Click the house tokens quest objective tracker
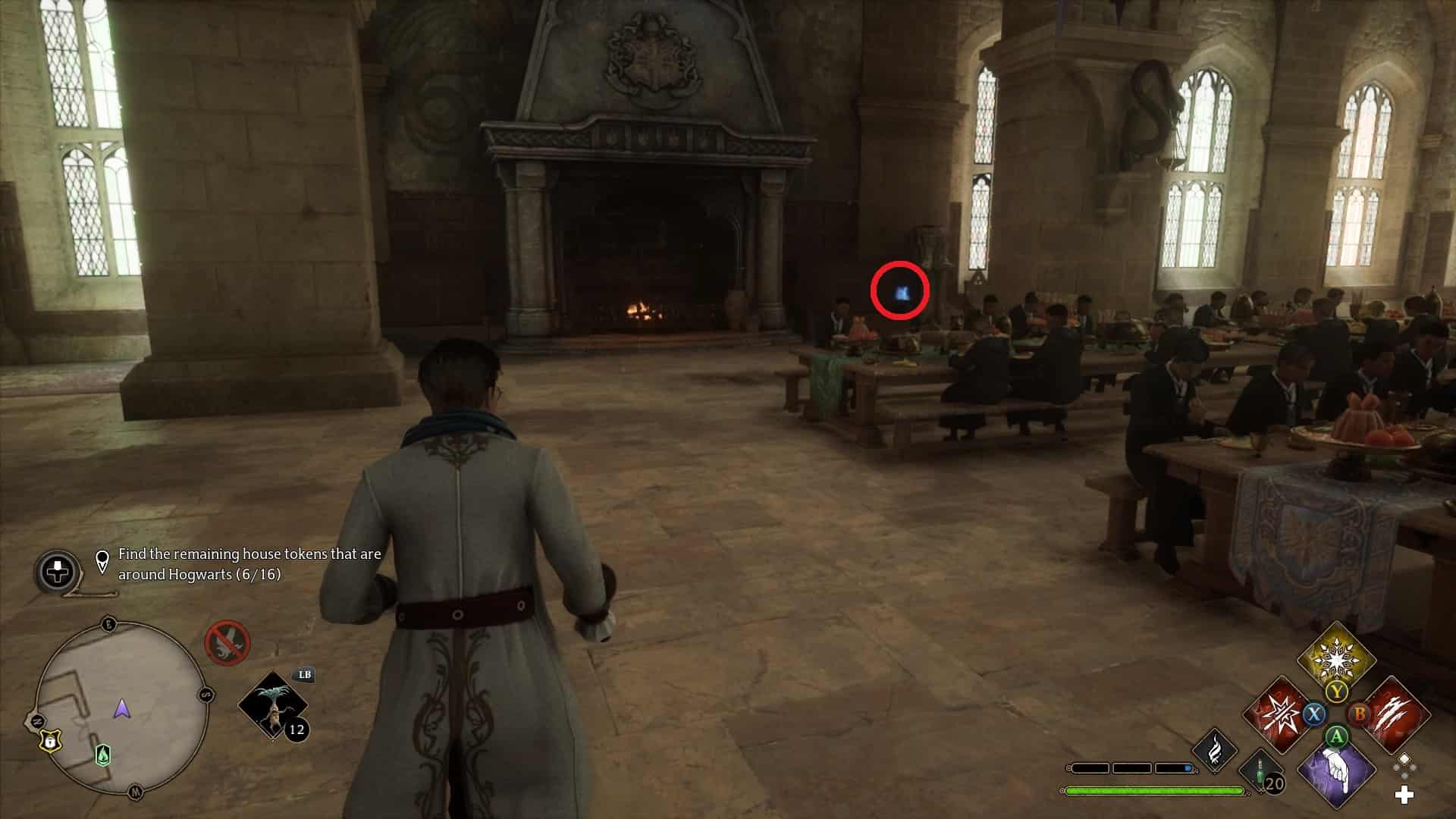This screenshot has height=819, width=1456. click(x=249, y=564)
